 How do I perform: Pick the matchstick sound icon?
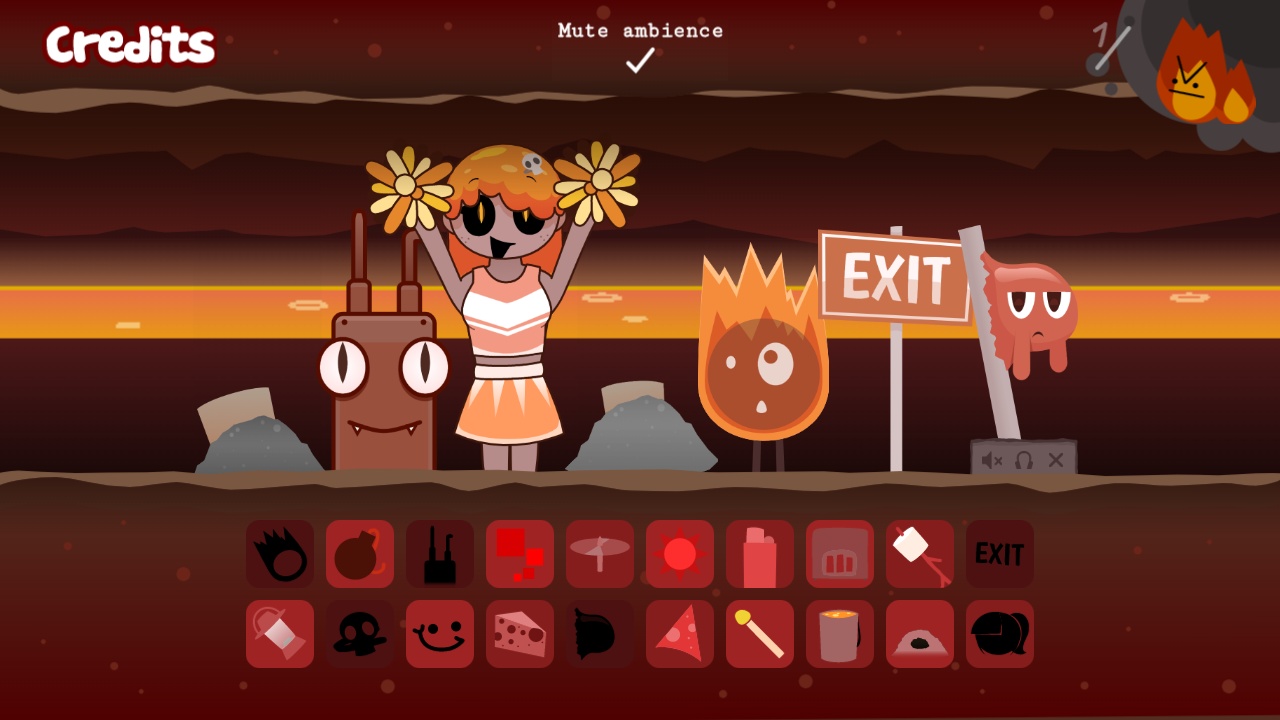coord(760,634)
